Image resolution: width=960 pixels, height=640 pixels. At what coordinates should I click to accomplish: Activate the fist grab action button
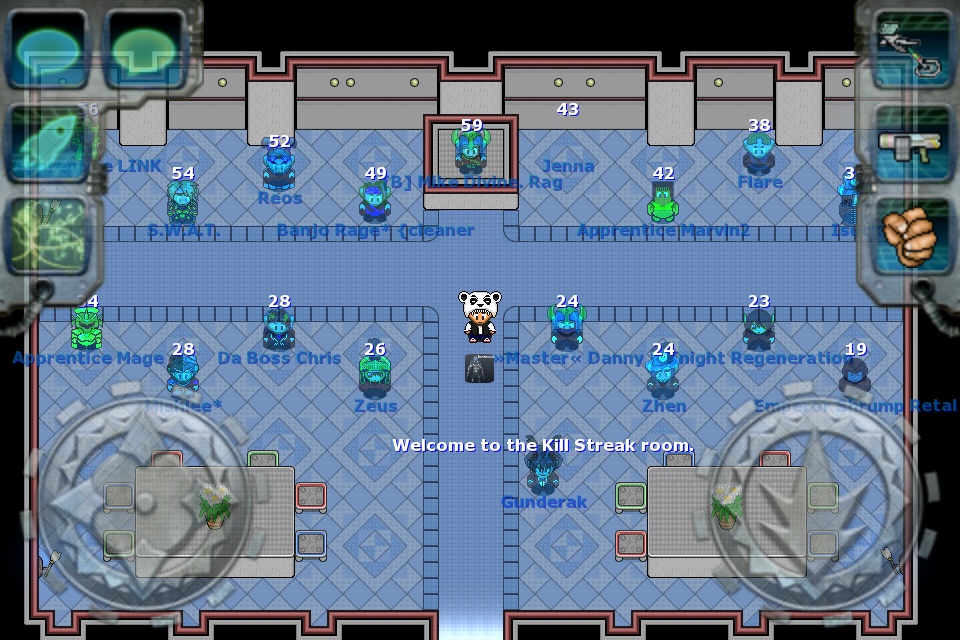click(910, 236)
